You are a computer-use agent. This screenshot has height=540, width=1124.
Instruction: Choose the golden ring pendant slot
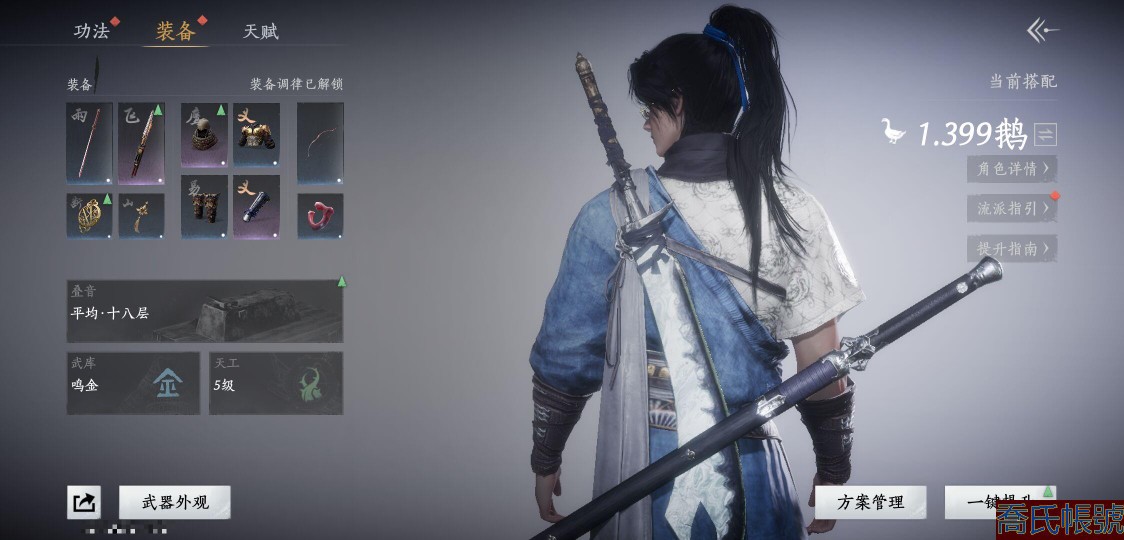click(x=89, y=215)
